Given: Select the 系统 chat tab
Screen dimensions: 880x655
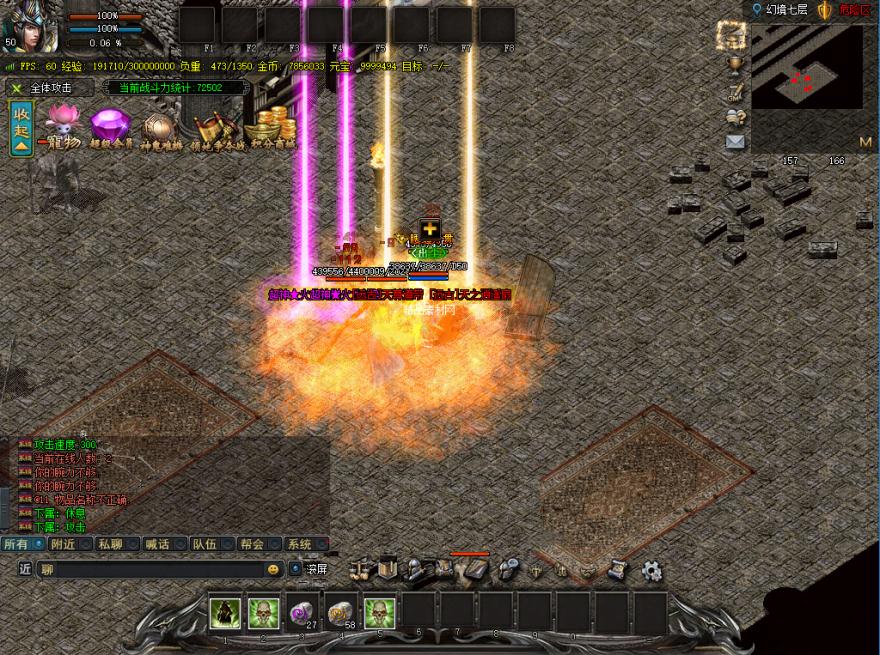Looking at the screenshot, I should tap(300, 544).
